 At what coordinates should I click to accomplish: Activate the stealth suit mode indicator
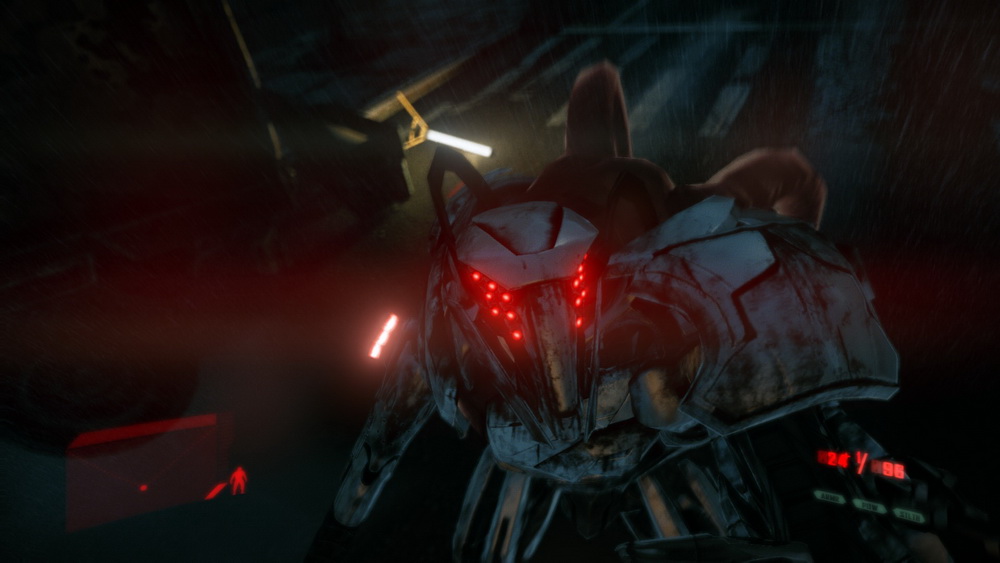(908, 515)
